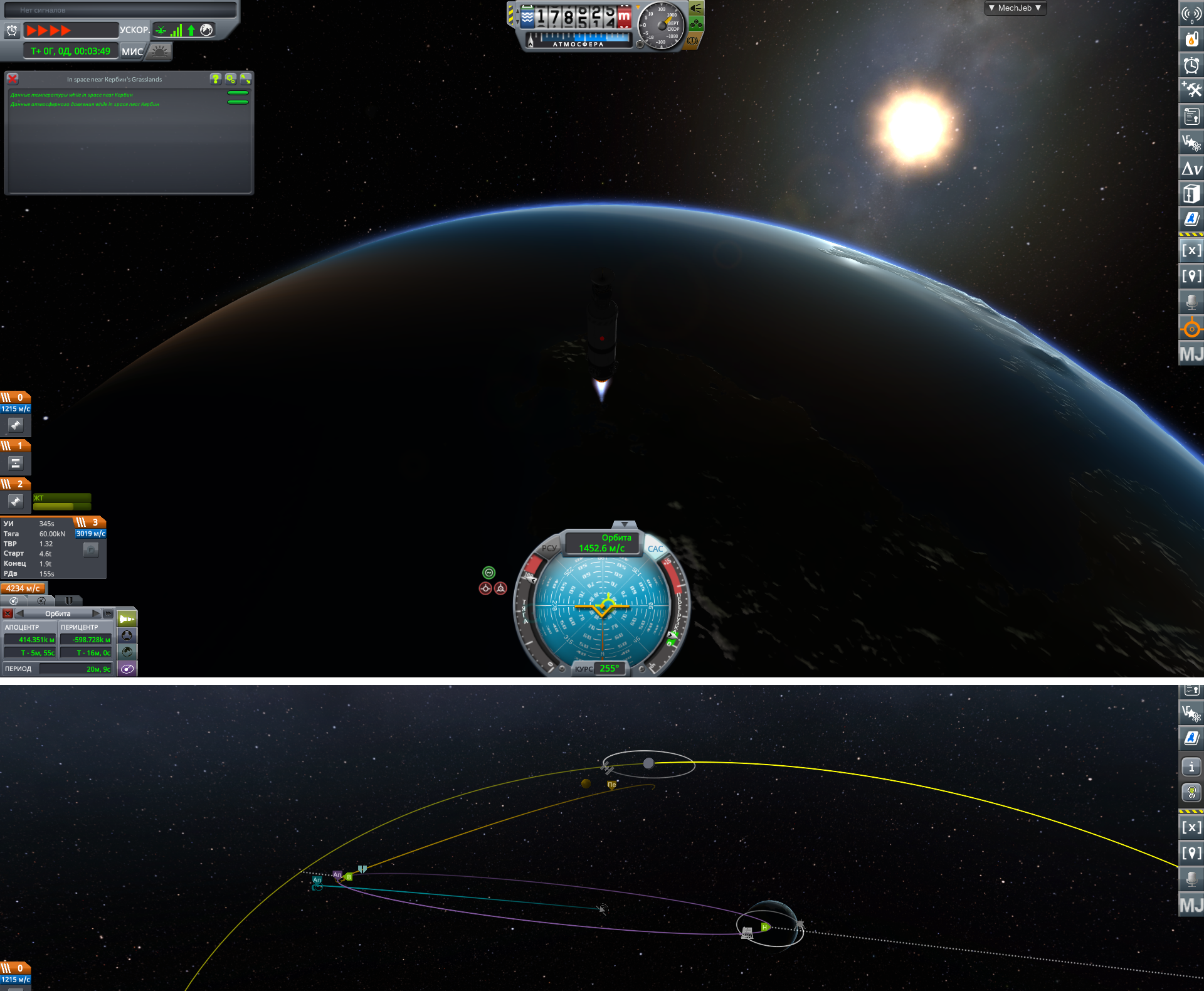Click the science window resize arrows button
The width and height of the screenshot is (1204, 991).
click(246, 79)
